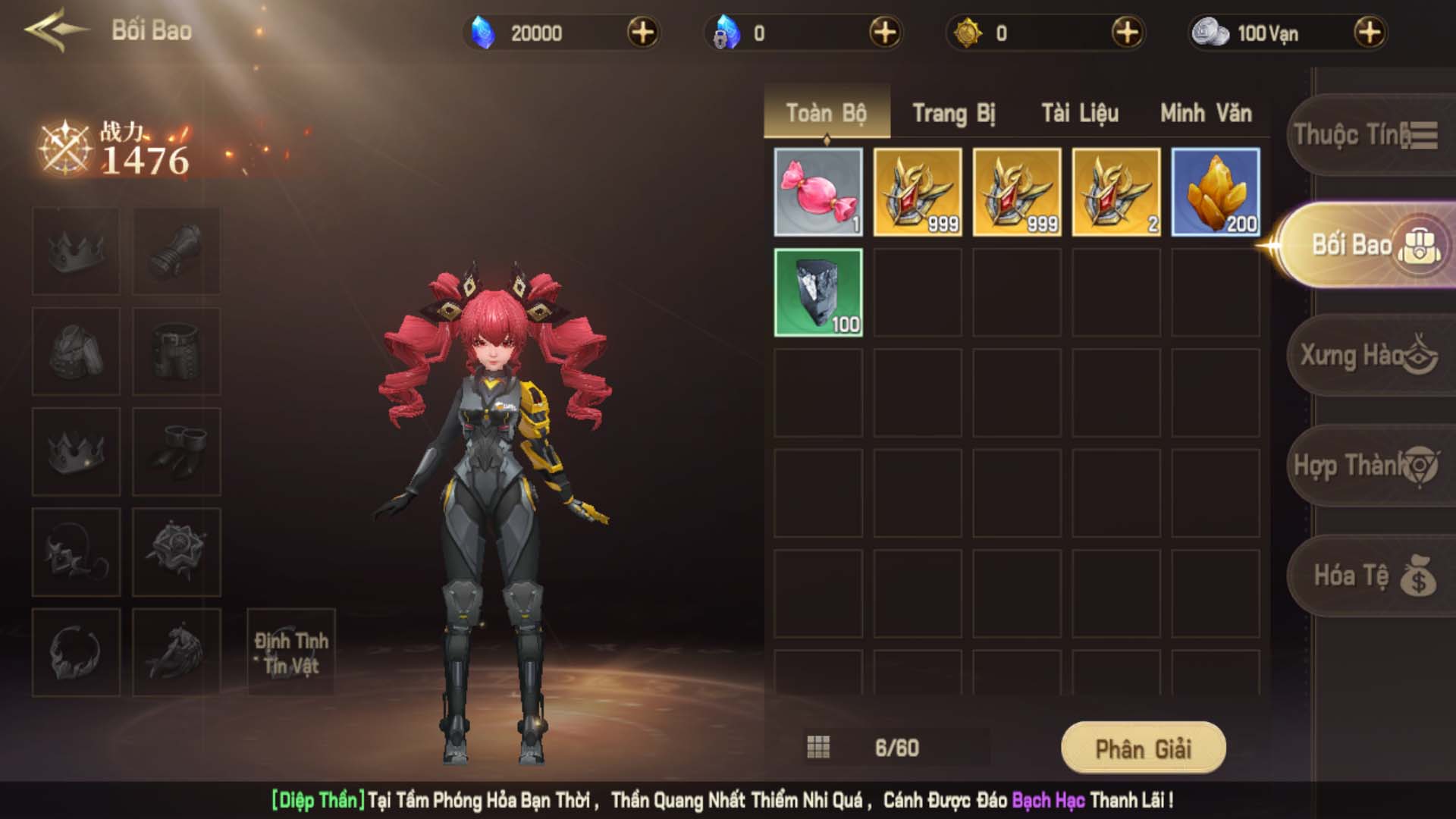1456x819 pixels.
Task: Switch to the Trang Bị tab
Action: click(x=953, y=114)
